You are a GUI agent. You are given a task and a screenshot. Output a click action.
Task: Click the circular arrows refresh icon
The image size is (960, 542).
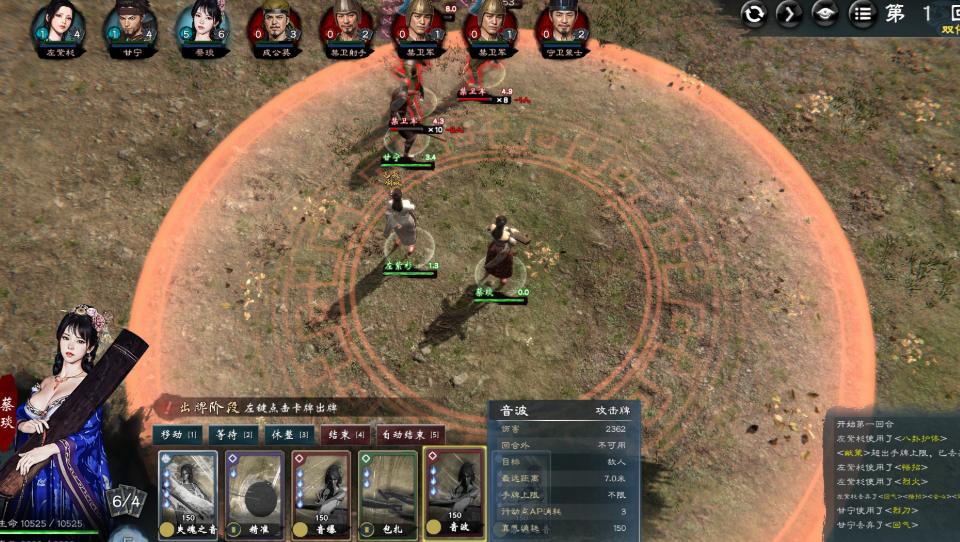tap(755, 14)
